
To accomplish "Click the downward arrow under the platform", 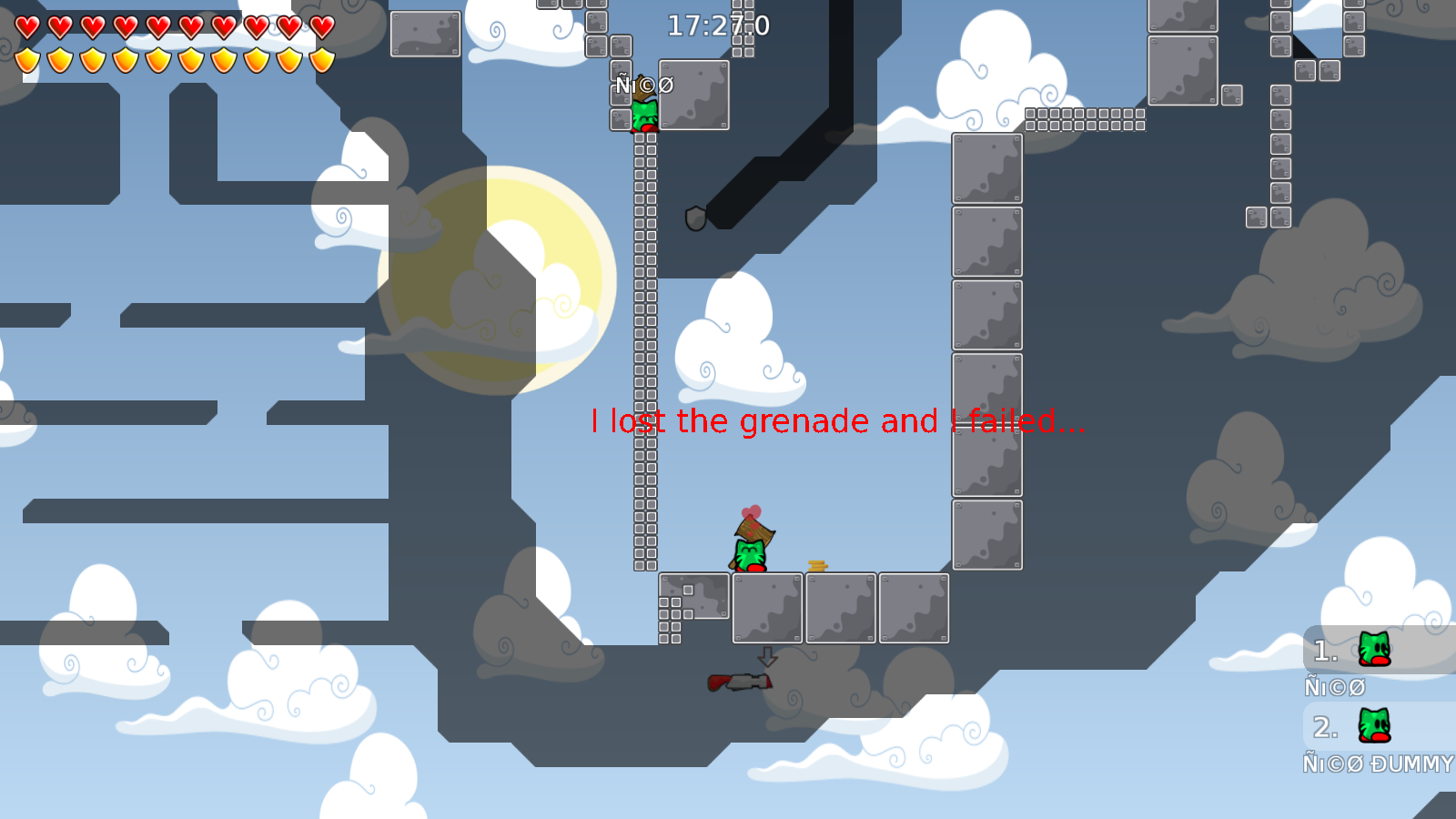I will [766, 657].
